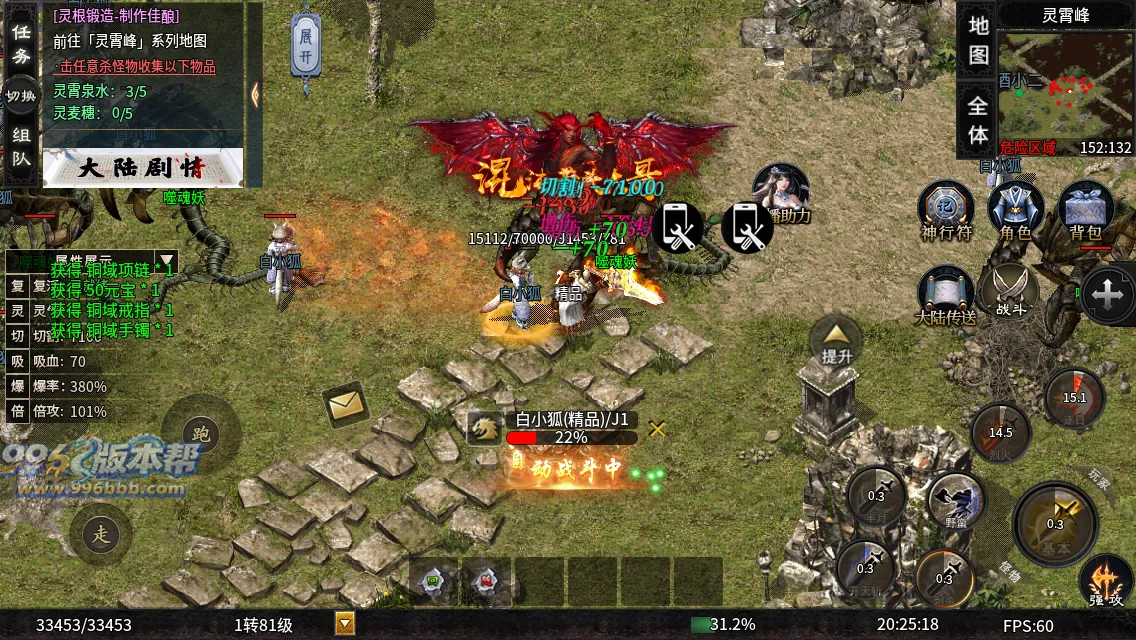Viewport: 1136px width, 640px height.
Task: Switch to the 组队 team tab
Action: (21, 146)
